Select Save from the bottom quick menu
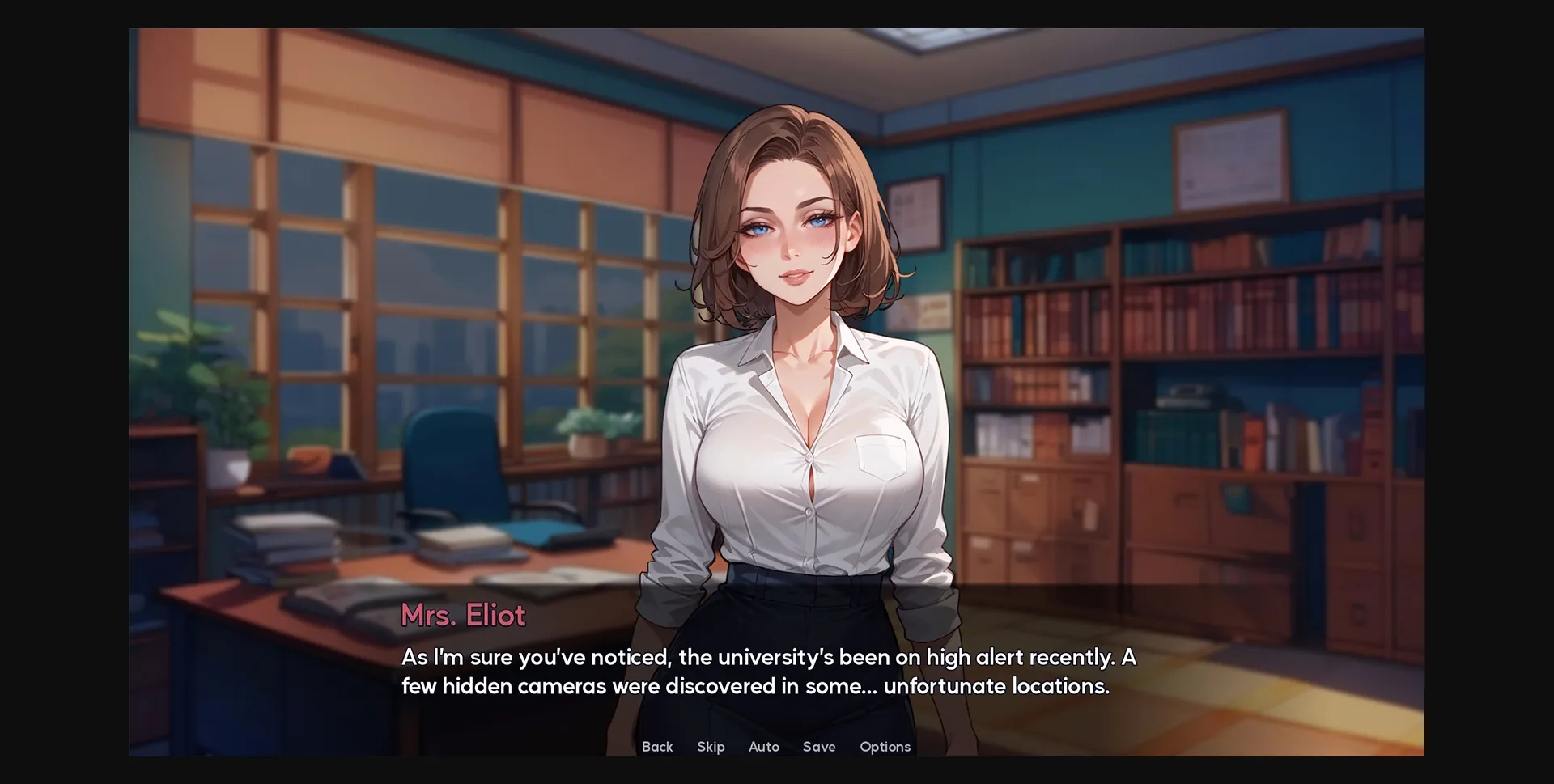Screen dimensions: 1554x784 pyautogui.click(x=819, y=747)
